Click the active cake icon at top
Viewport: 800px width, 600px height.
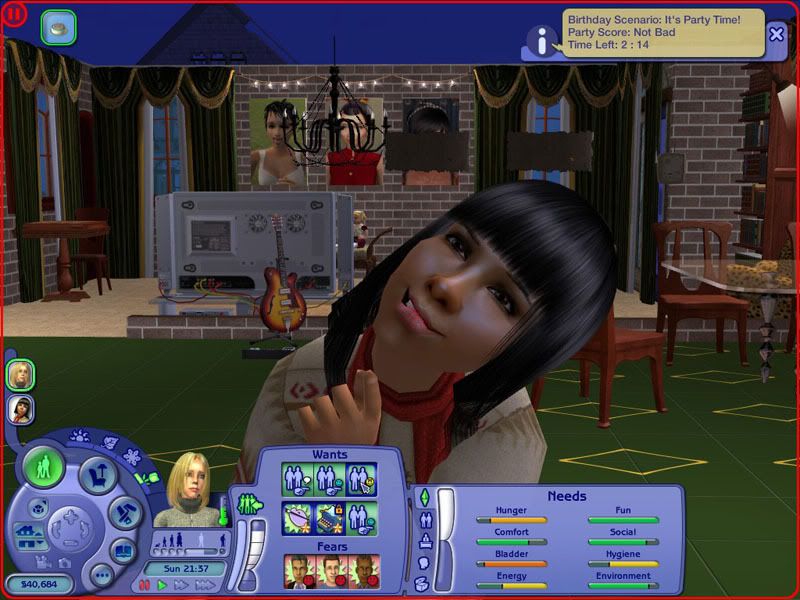58,28
